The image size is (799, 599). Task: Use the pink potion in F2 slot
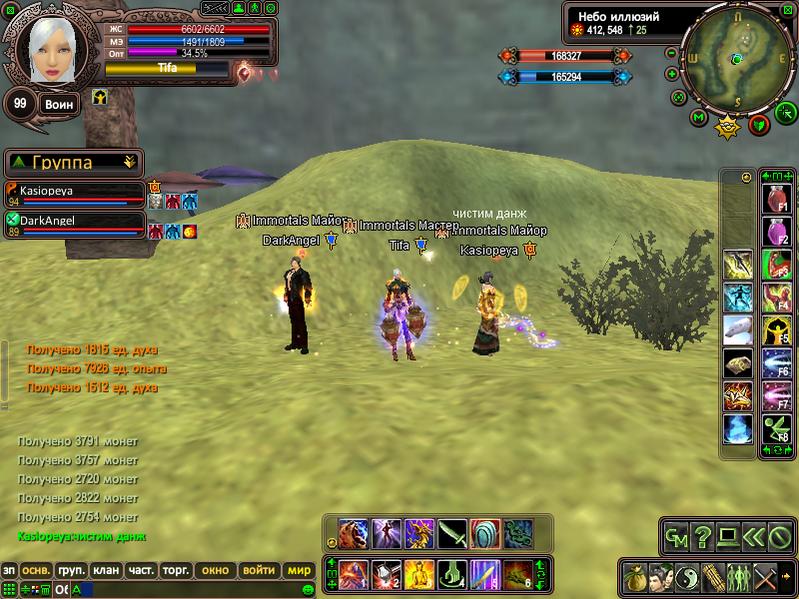point(777,233)
